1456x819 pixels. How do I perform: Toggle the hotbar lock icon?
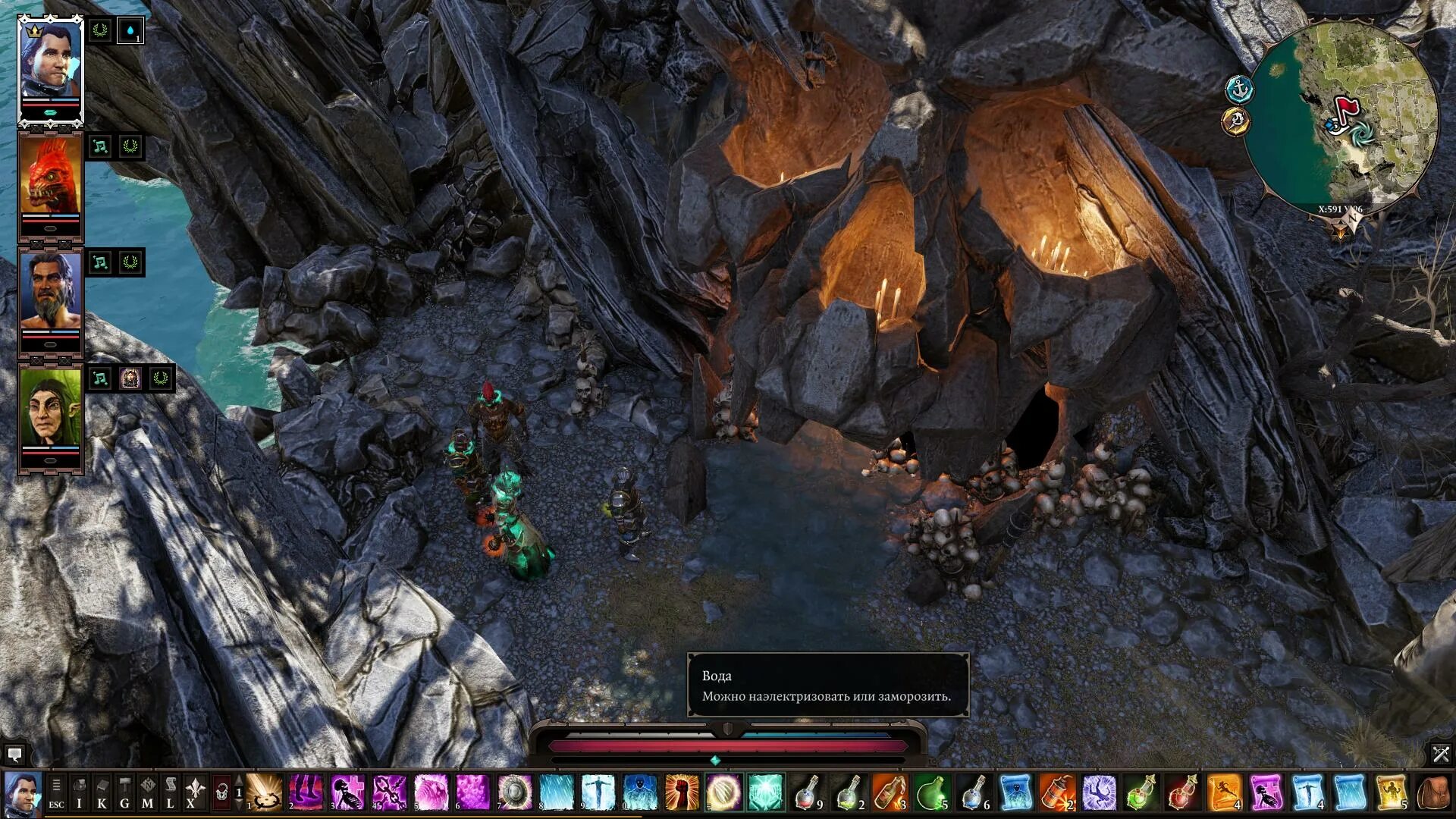point(221,792)
